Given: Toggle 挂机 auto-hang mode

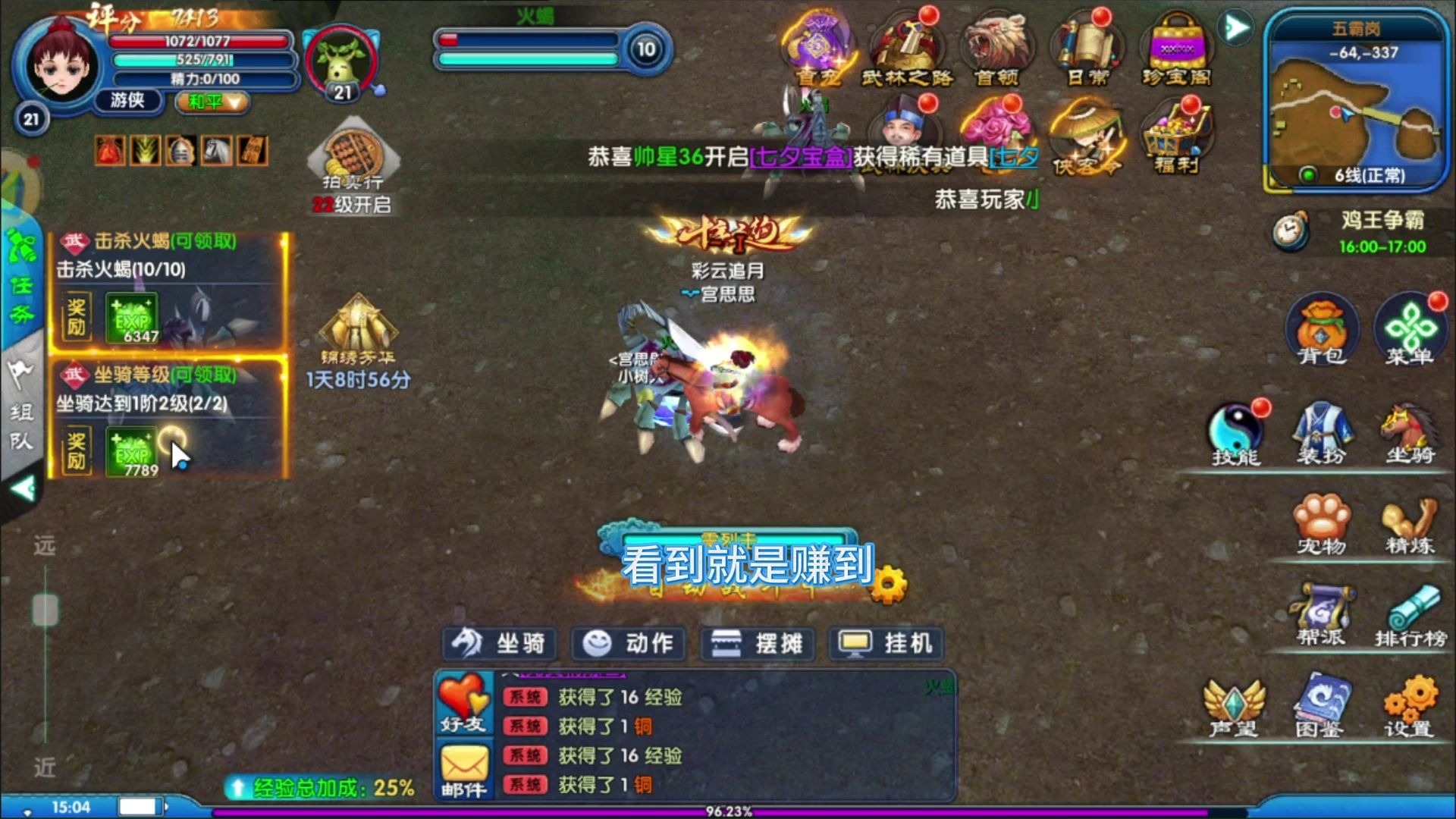Looking at the screenshot, I should click(x=887, y=643).
